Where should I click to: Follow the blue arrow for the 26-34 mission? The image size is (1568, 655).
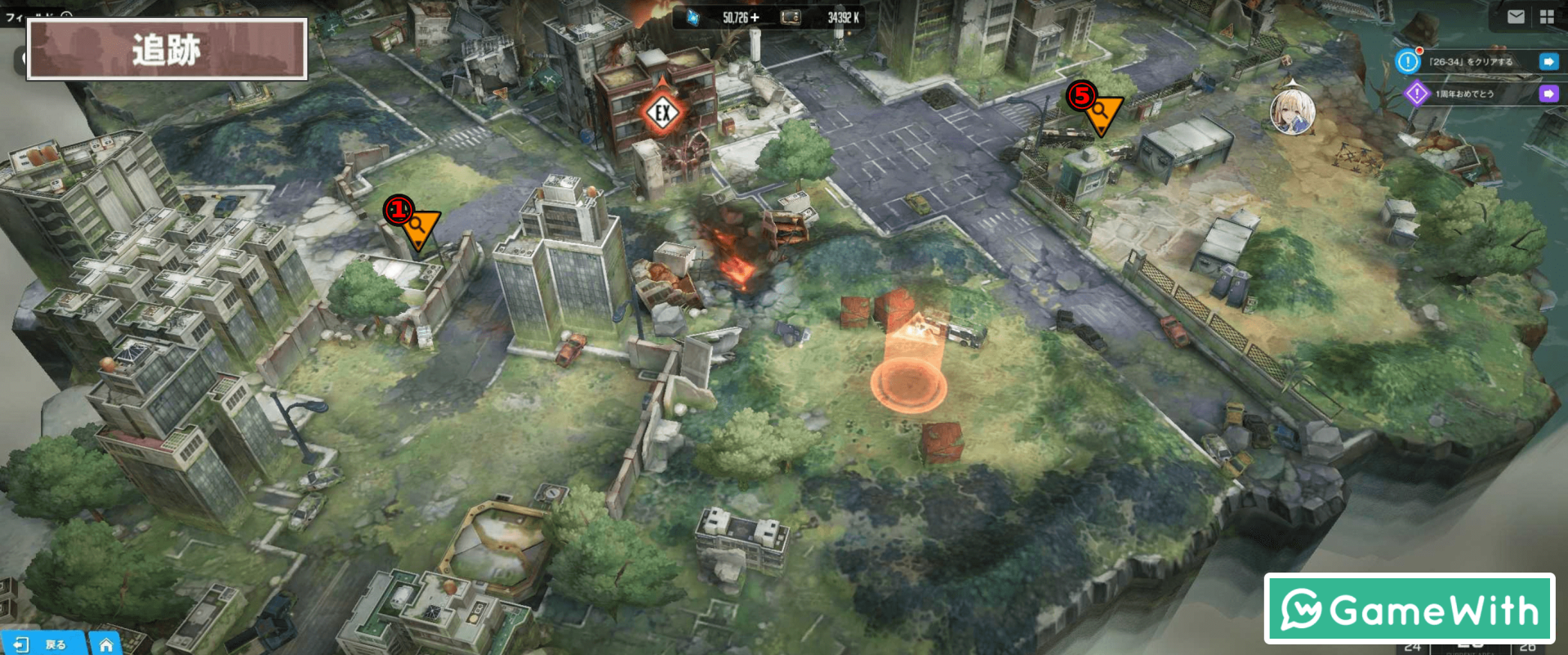tap(1548, 62)
